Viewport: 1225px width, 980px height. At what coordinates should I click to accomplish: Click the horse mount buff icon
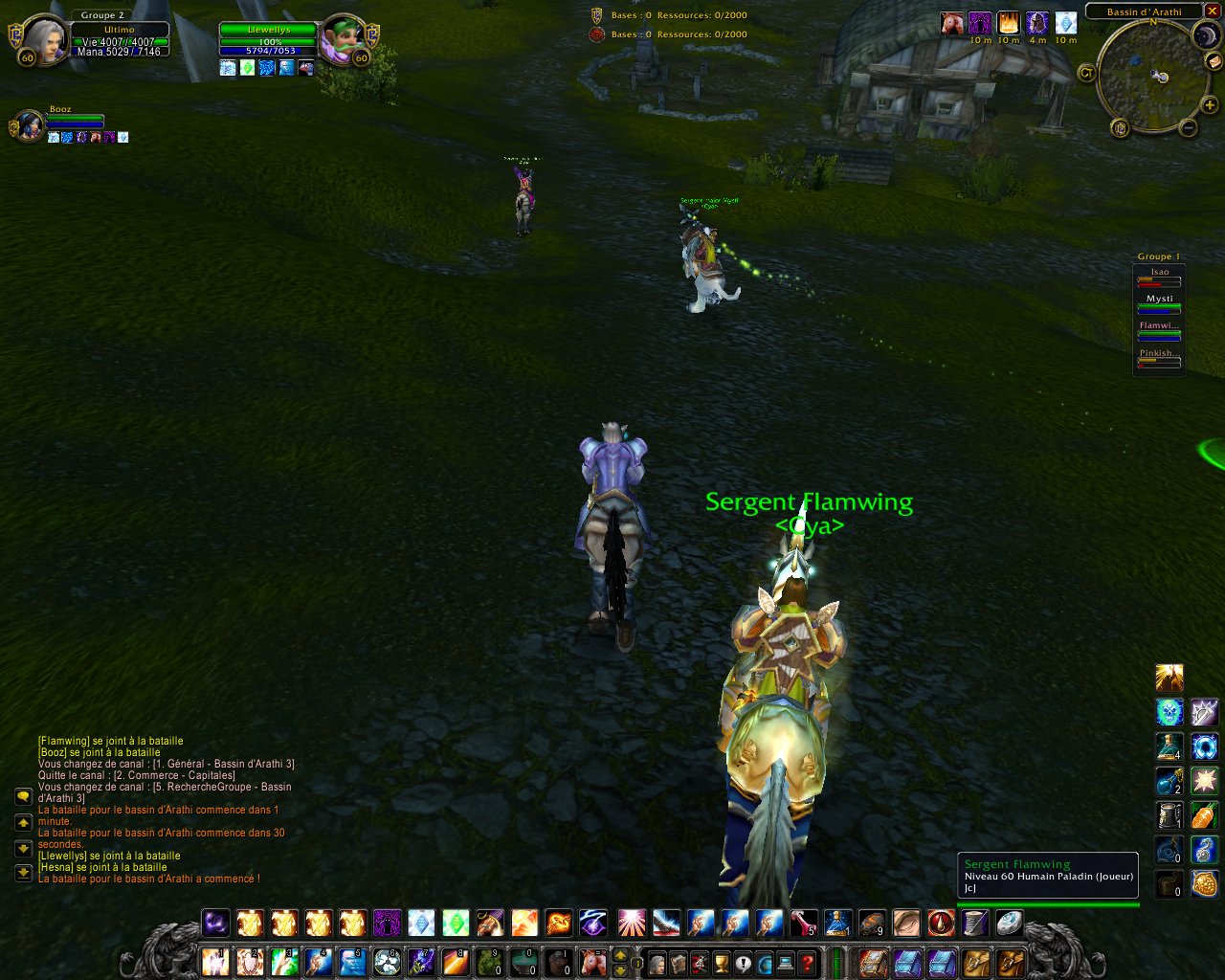[951, 23]
